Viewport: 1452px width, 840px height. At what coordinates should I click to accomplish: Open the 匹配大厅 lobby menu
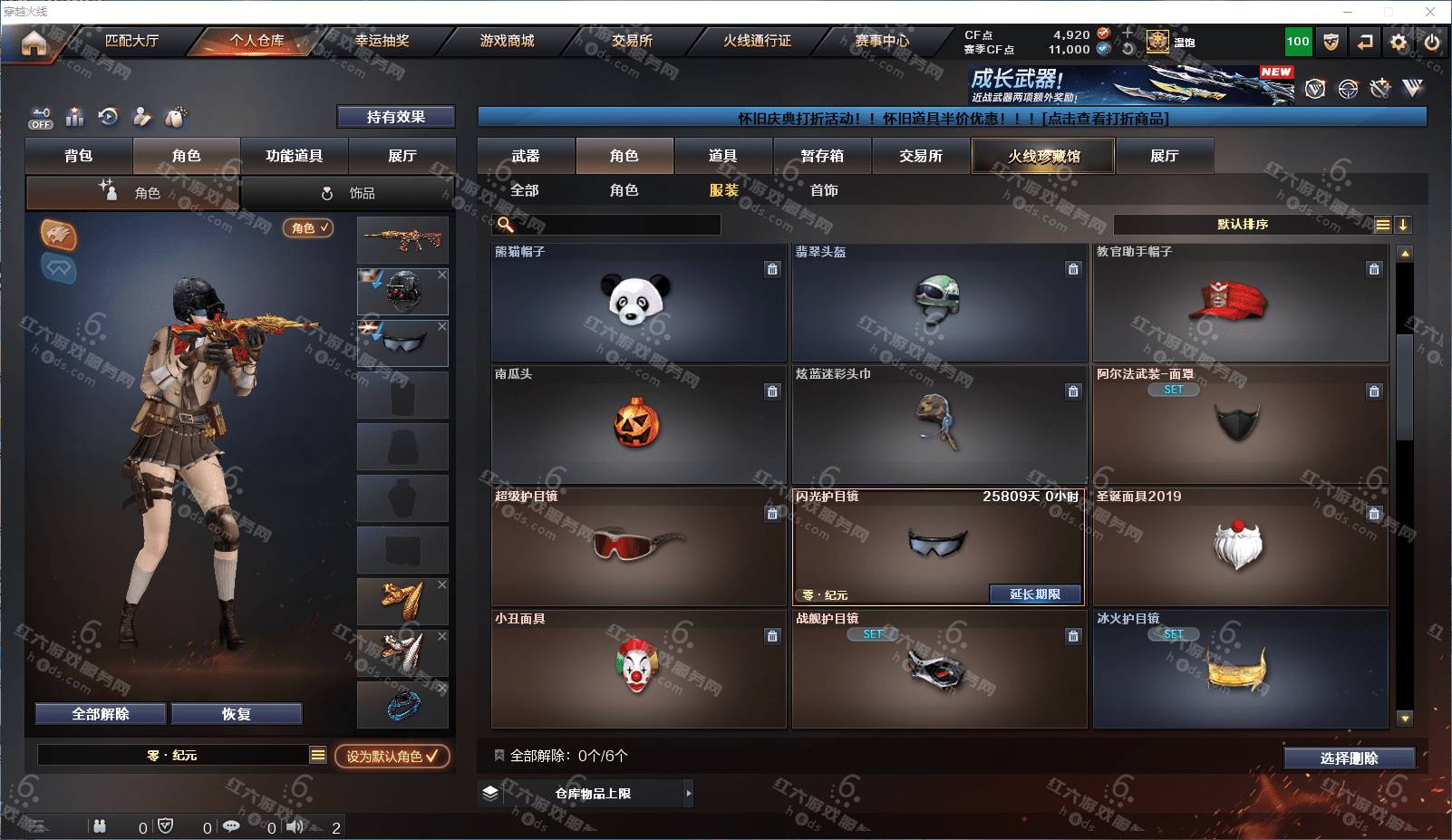click(x=131, y=41)
